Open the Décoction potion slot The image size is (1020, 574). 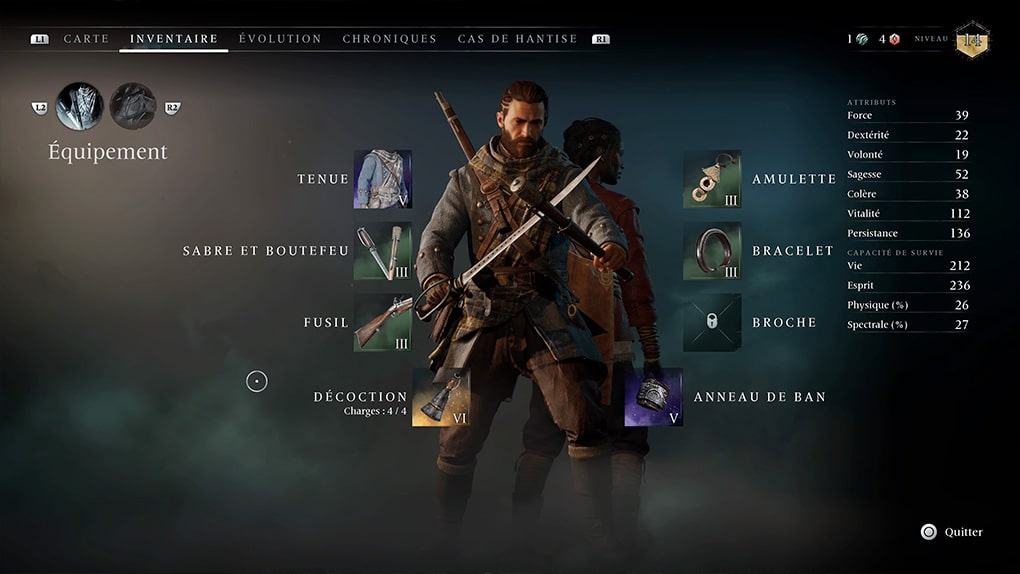point(441,397)
